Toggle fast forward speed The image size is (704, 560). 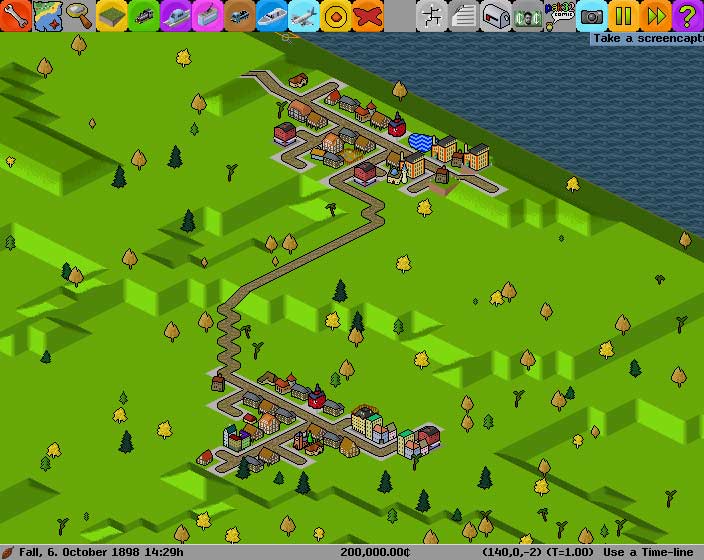pyautogui.click(x=656, y=15)
